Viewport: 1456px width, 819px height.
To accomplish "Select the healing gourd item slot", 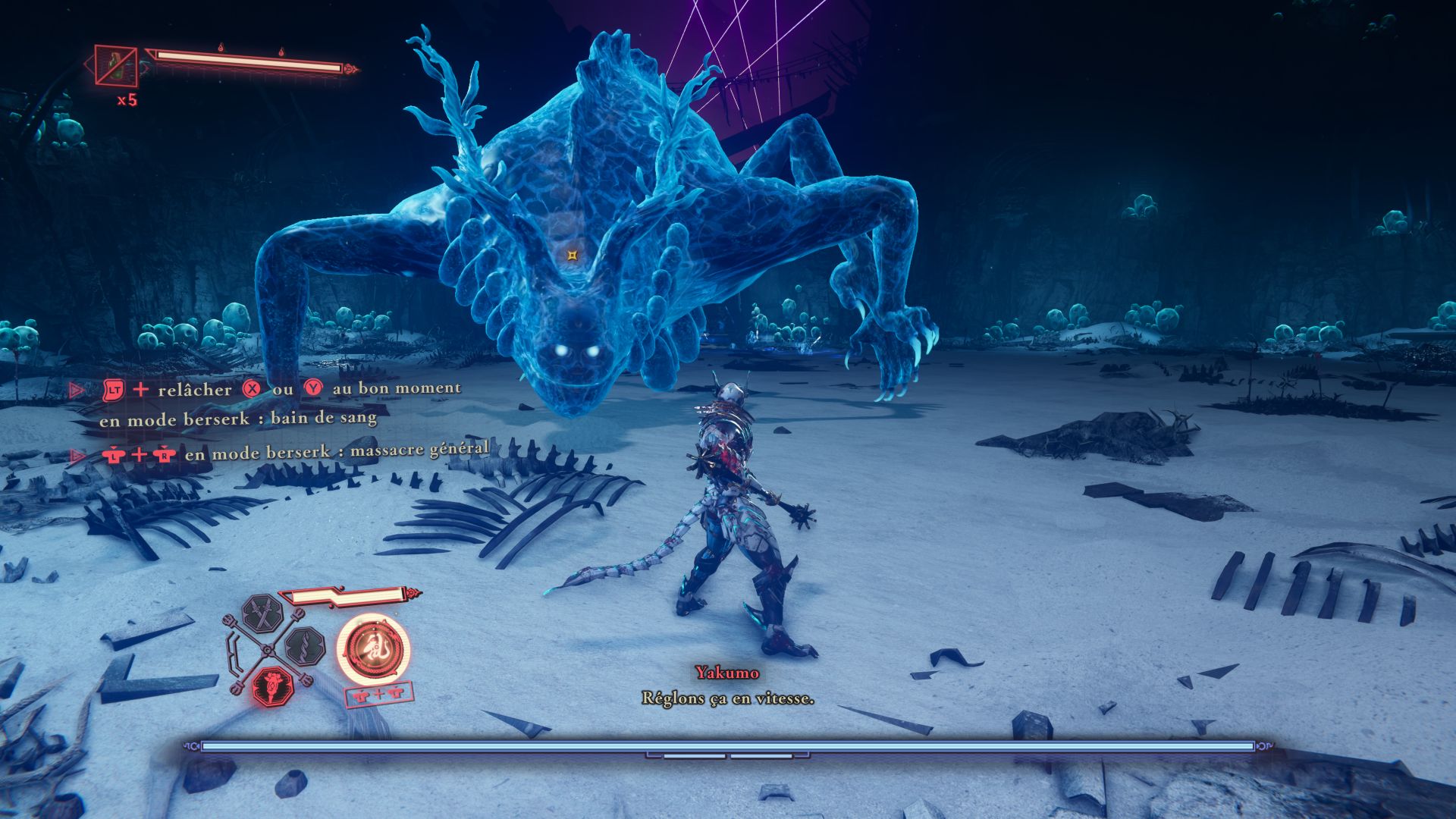I will pyautogui.click(x=116, y=65).
